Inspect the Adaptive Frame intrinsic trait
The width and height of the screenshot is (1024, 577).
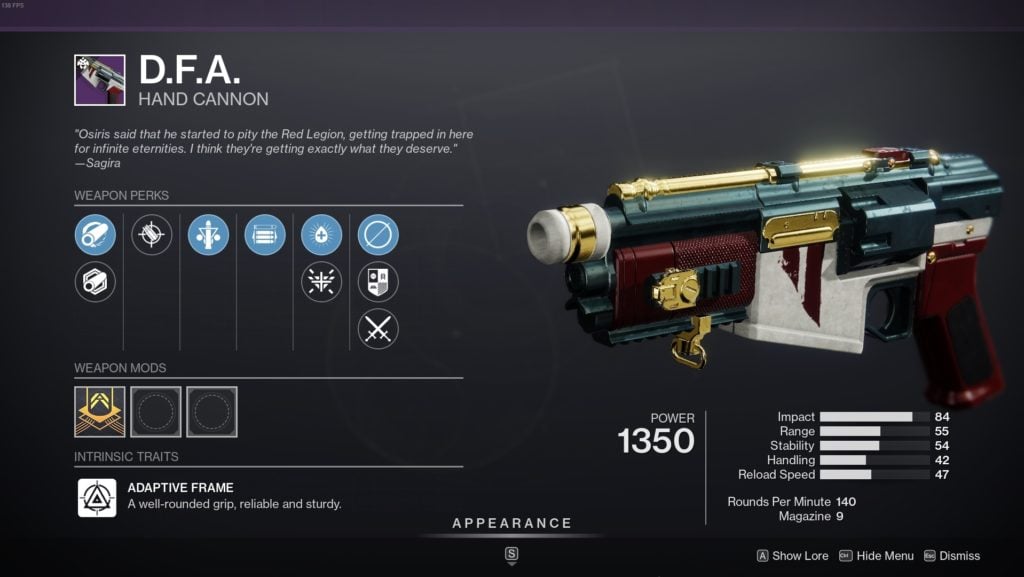(x=98, y=497)
